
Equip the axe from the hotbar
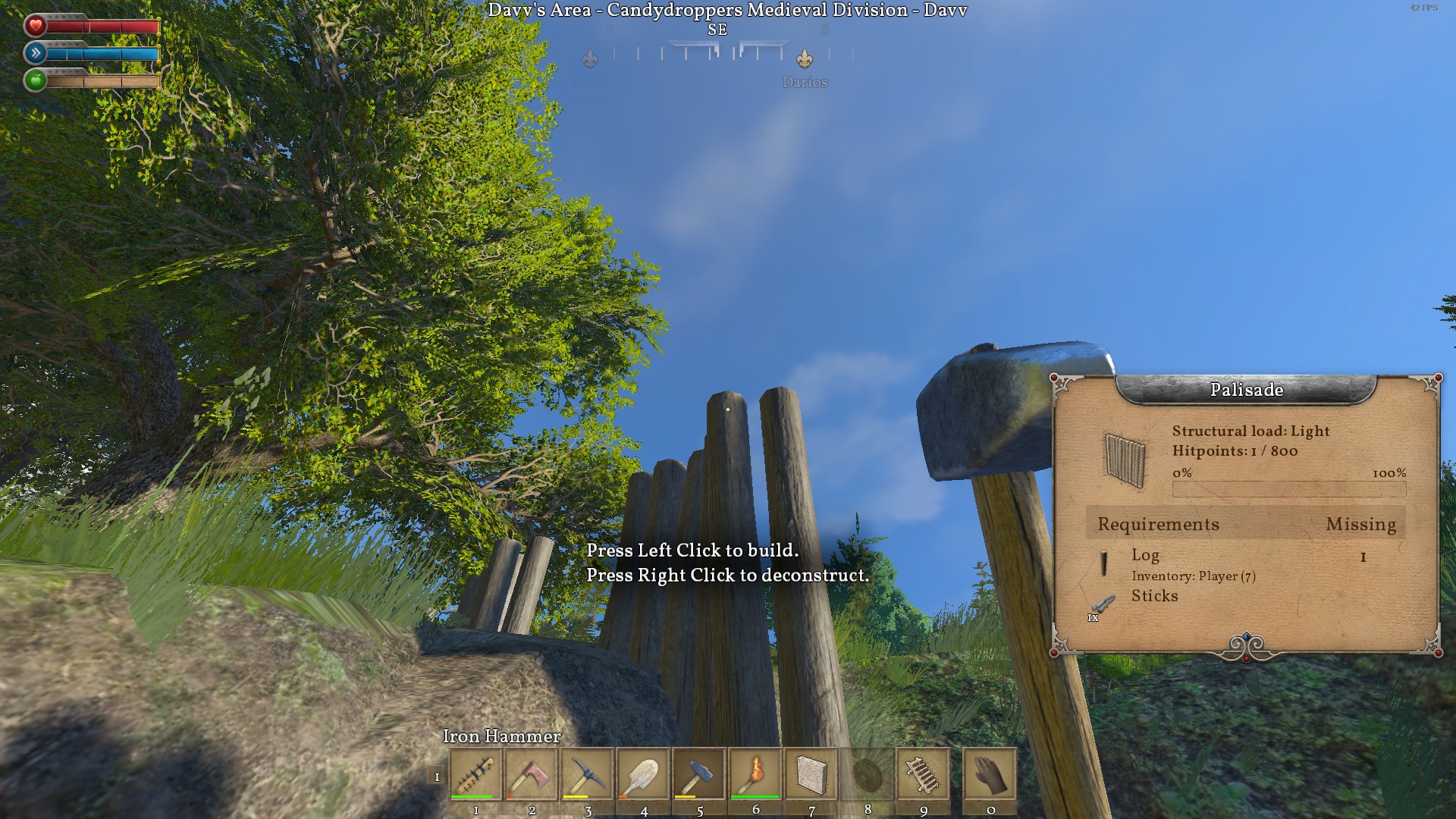[x=532, y=774]
